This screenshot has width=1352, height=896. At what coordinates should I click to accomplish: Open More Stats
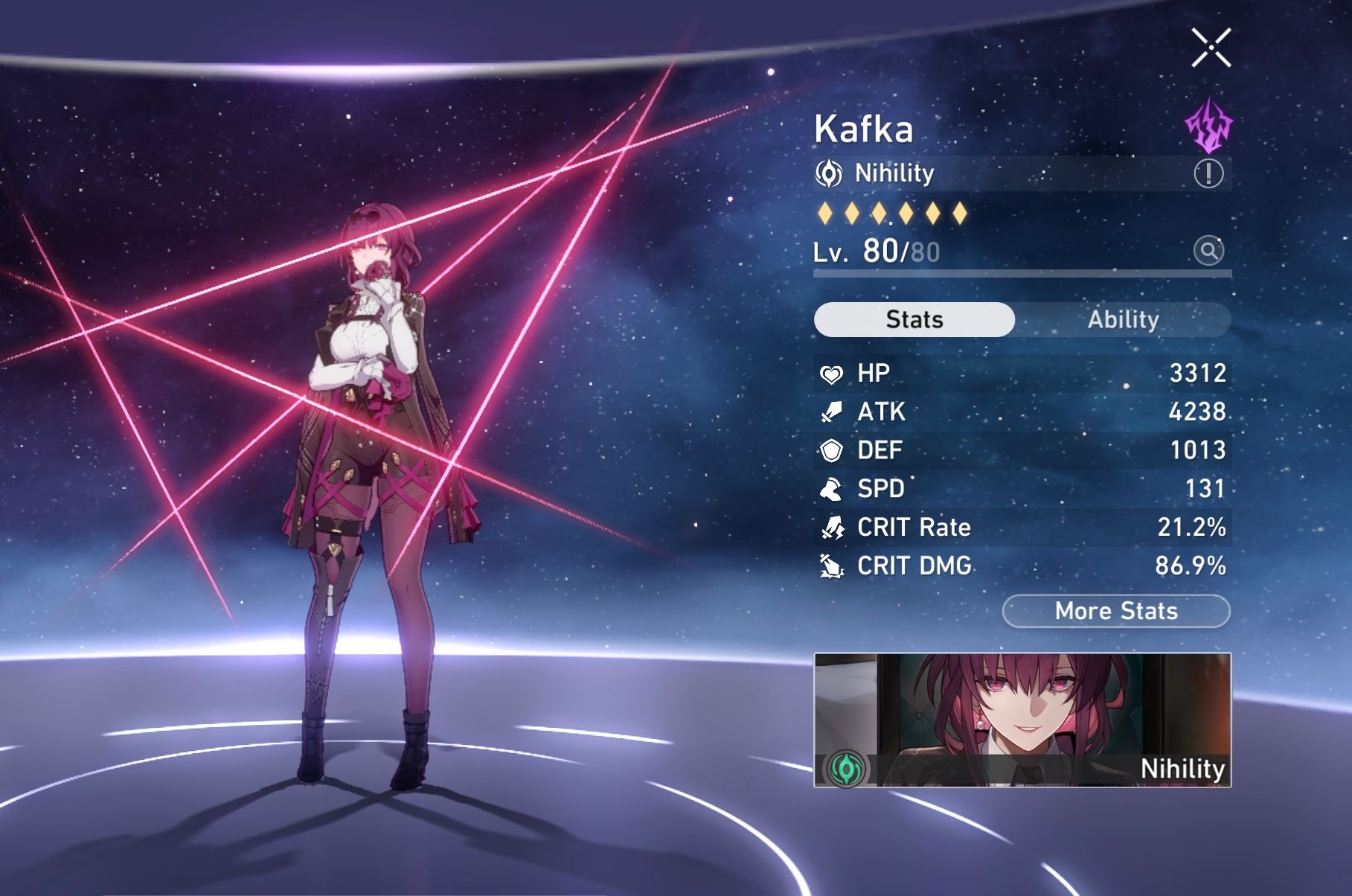(1116, 611)
